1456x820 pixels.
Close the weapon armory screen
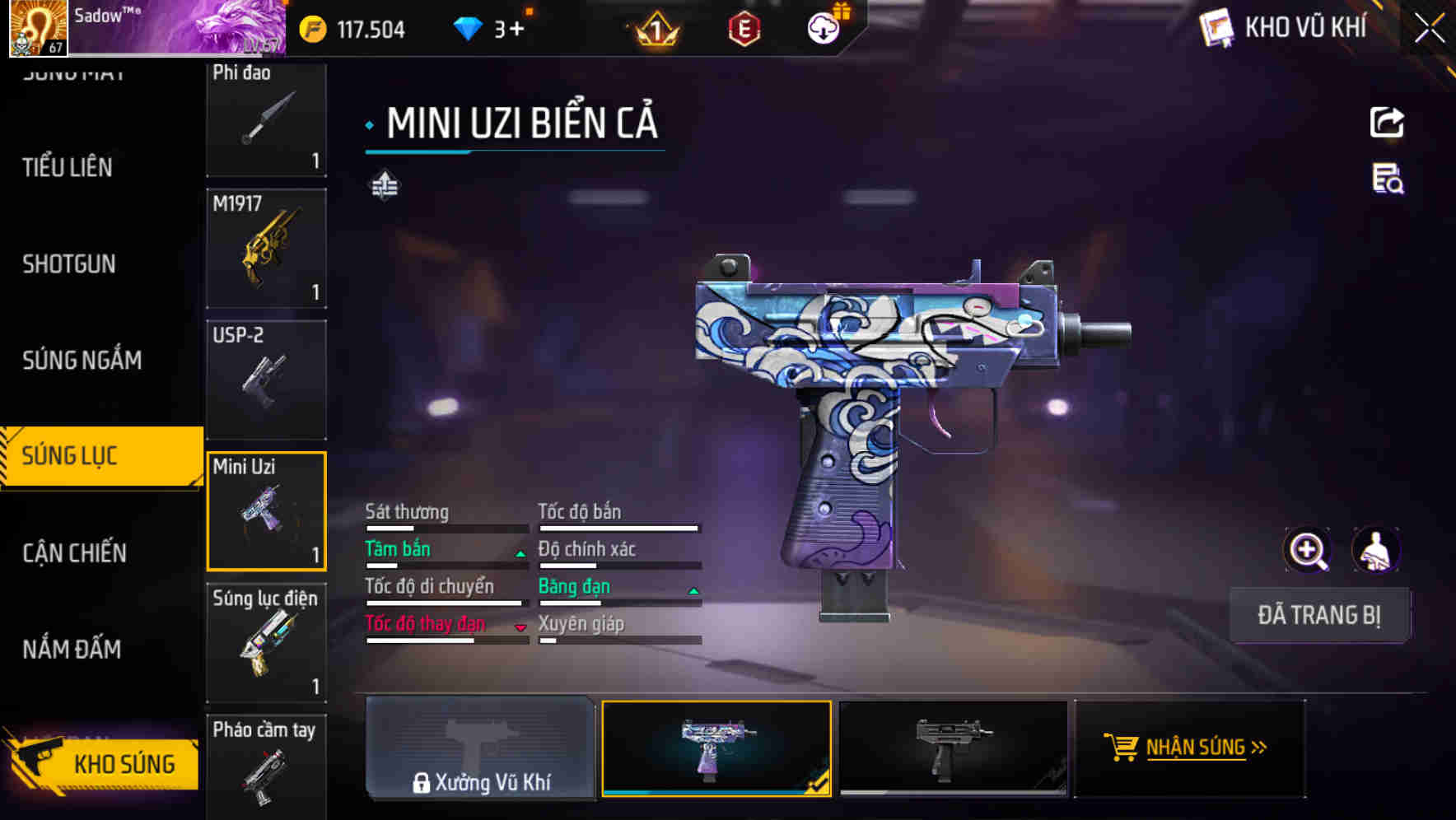[x=1429, y=29]
